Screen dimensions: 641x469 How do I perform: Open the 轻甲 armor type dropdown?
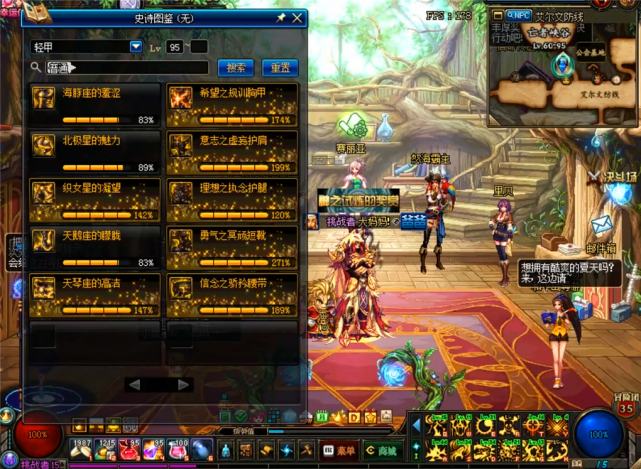[x=136, y=47]
